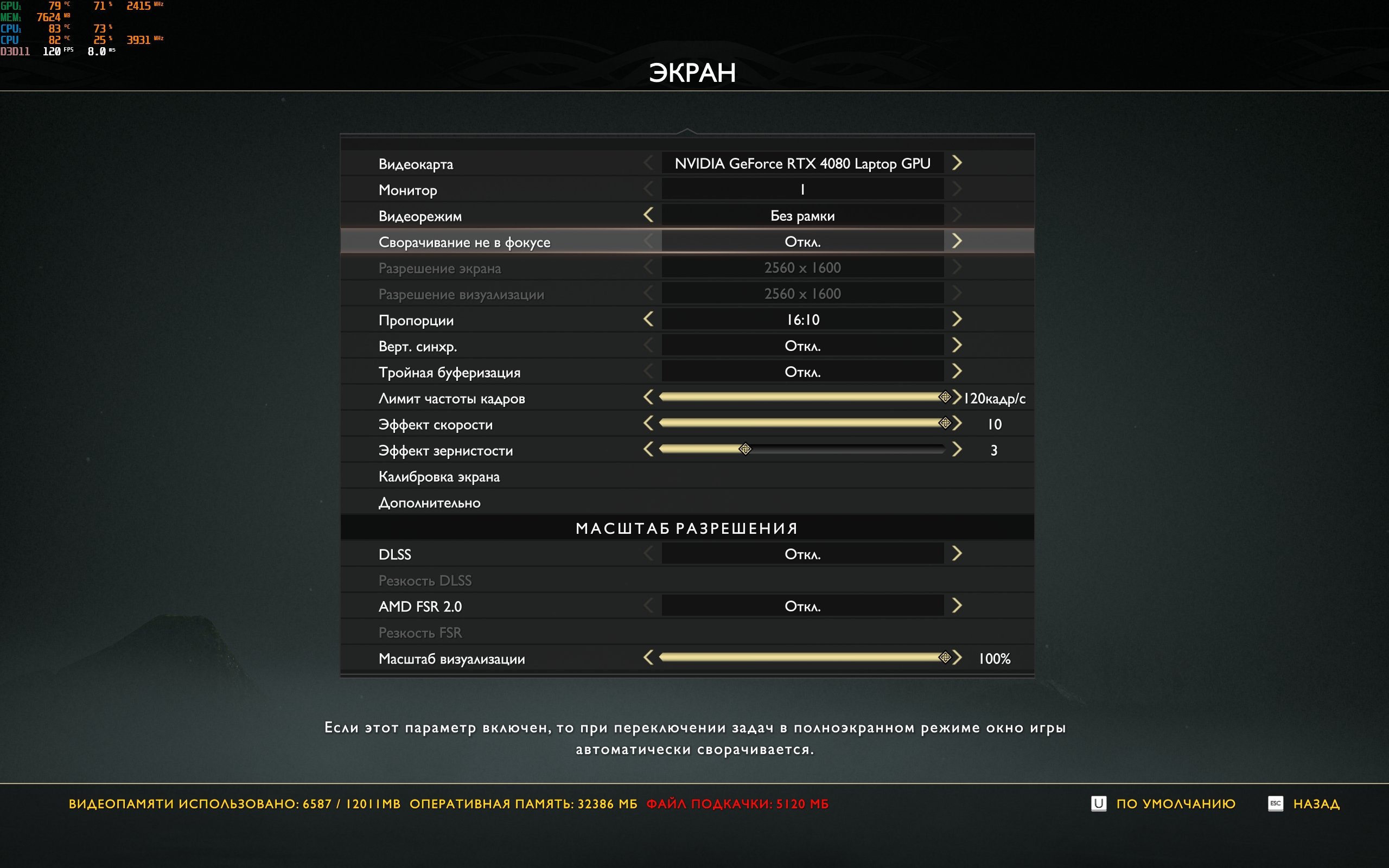Go back with Назад
Viewport: 1389px width, 868px height.
[x=1316, y=803]
